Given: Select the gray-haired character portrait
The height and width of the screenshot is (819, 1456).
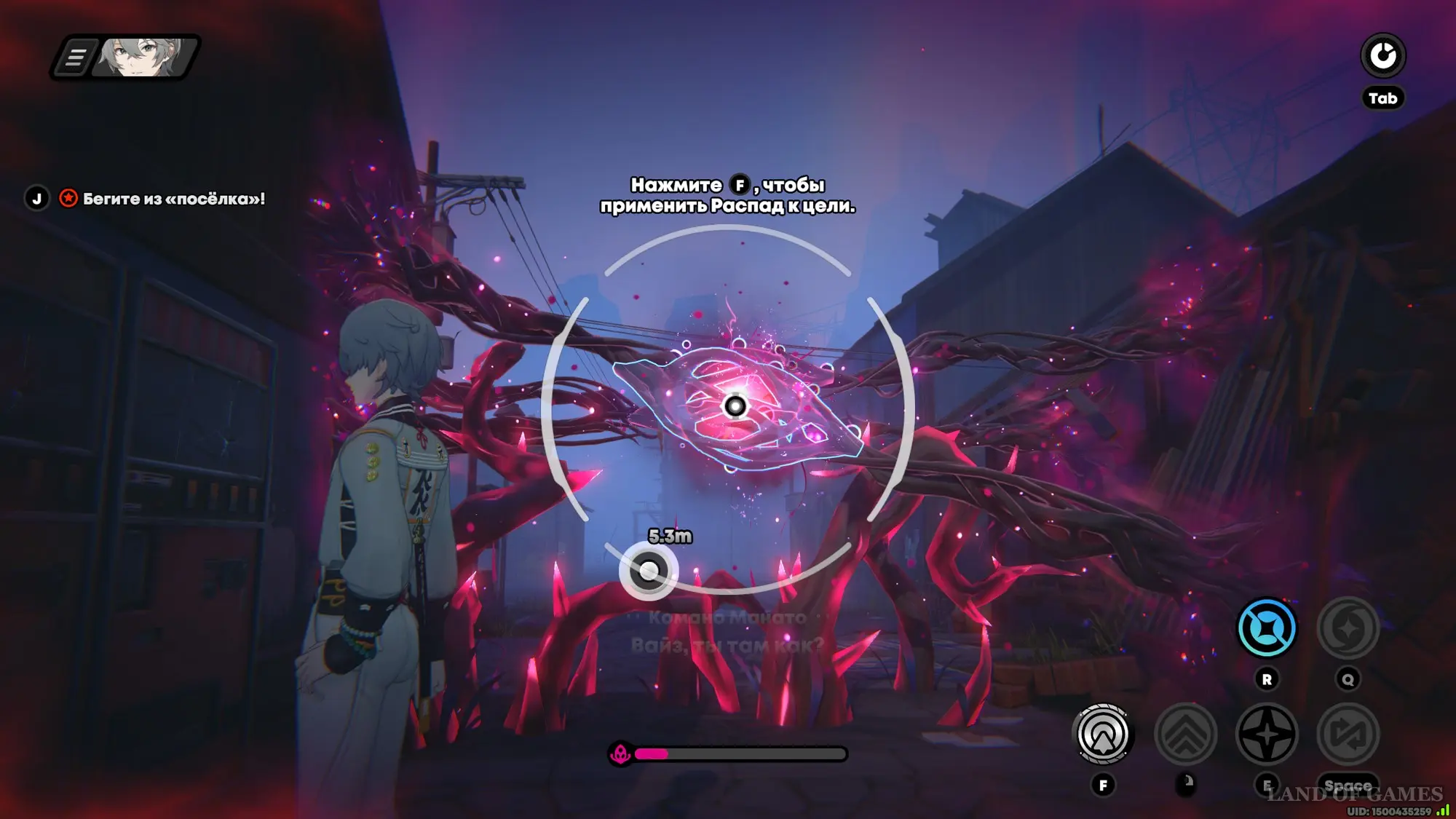Looking at the screenshot, I should coord(145,57).
